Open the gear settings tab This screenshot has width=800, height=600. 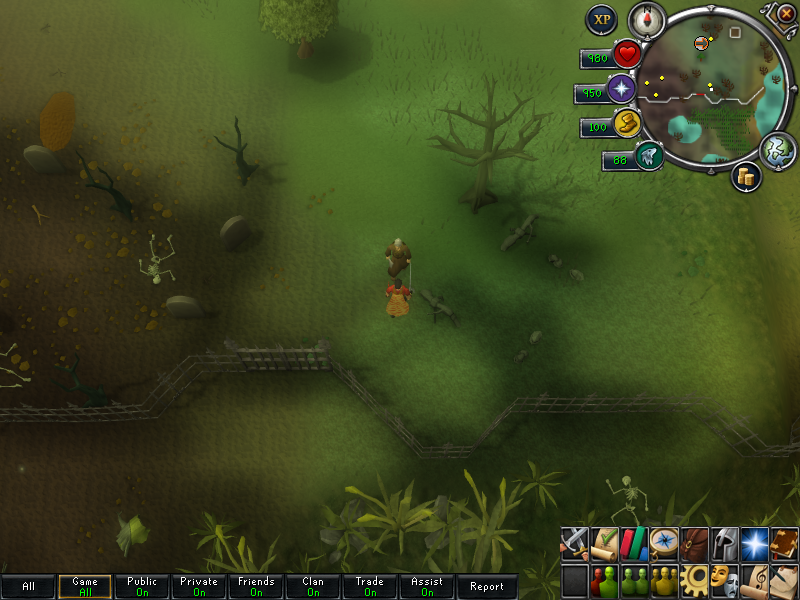[694, 579]
